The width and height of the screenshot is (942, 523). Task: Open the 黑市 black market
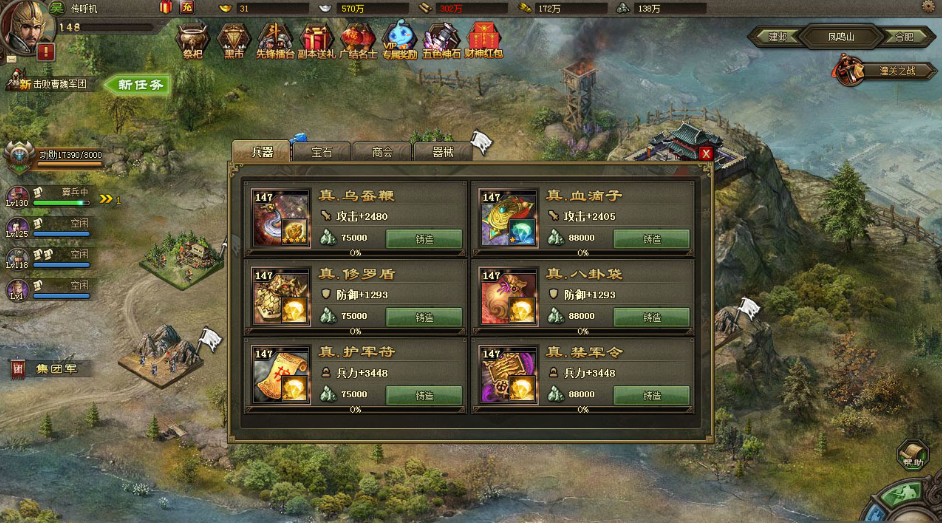coord(233,41)
